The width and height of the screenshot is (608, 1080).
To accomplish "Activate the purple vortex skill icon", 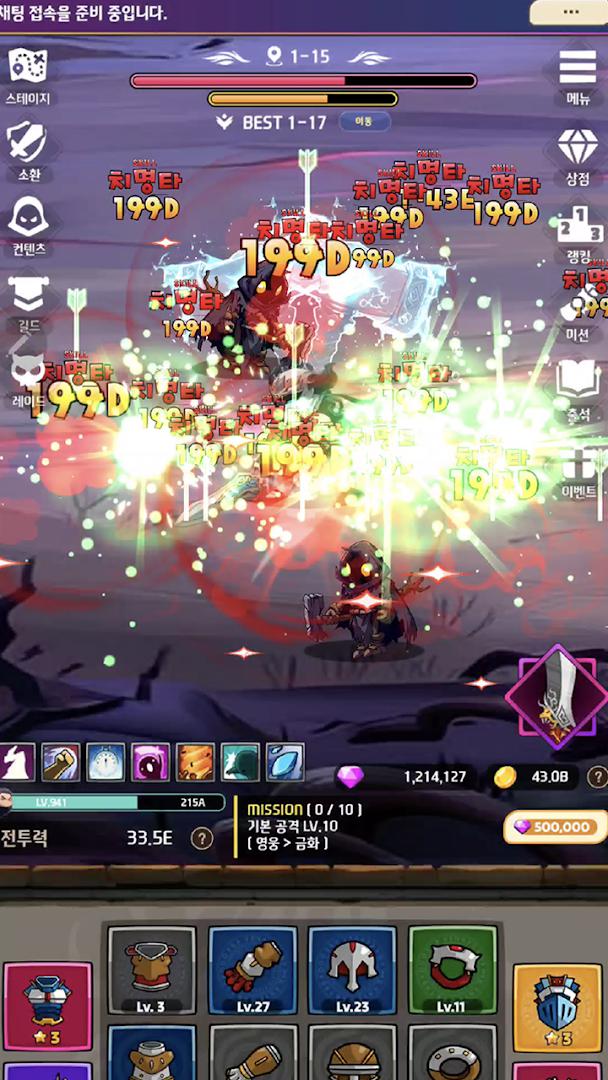I will 150,763.
